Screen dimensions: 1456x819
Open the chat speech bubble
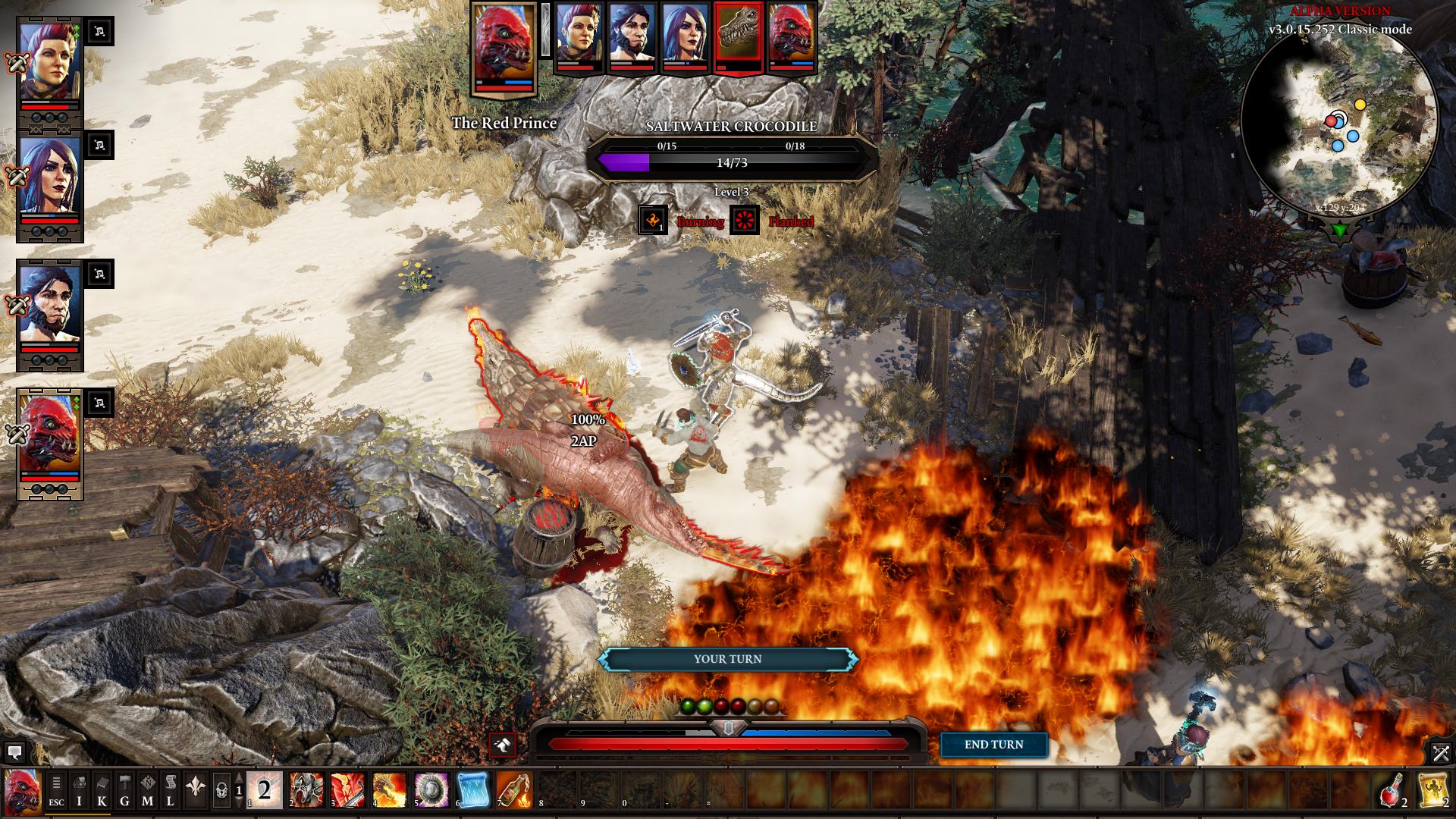14,752
